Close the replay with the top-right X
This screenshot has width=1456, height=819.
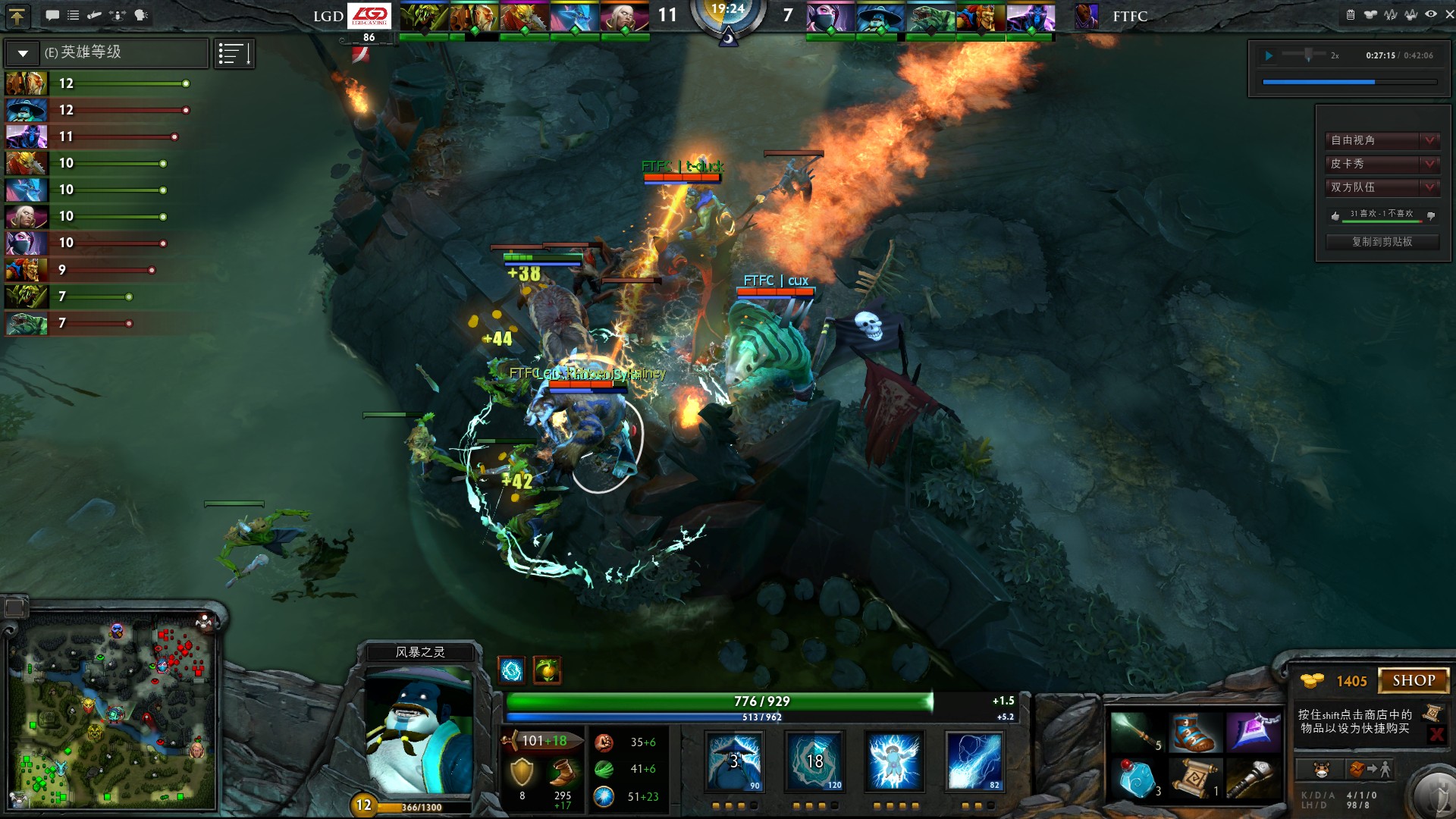tap(1449, 14)
